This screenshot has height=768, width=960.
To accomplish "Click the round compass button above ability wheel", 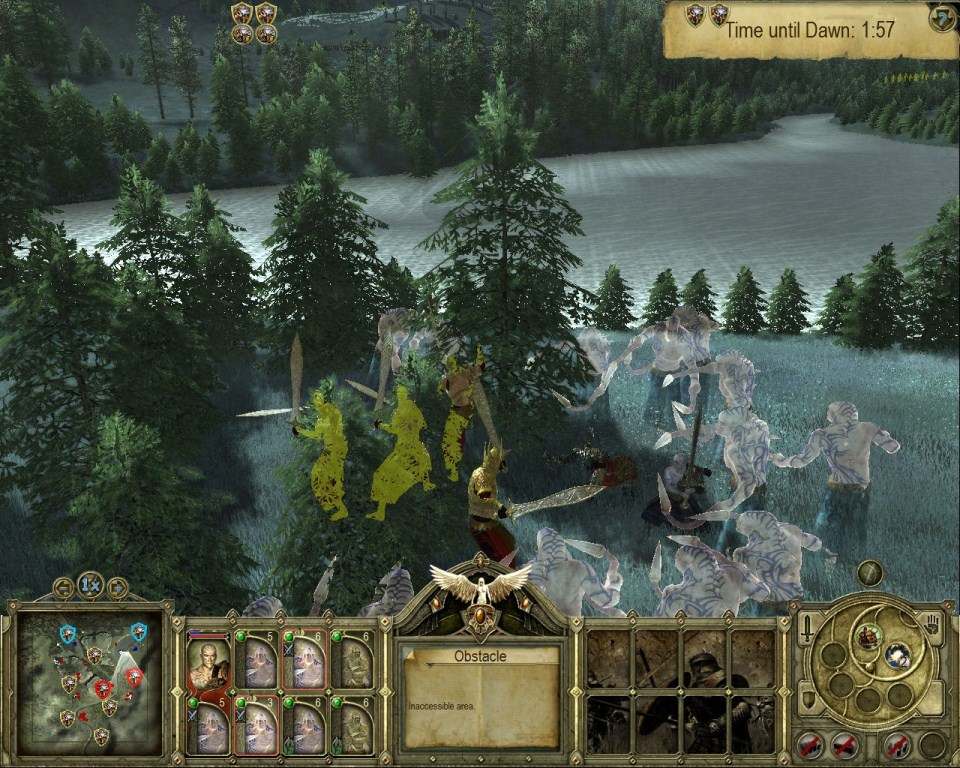I will [x=870, y=574].
